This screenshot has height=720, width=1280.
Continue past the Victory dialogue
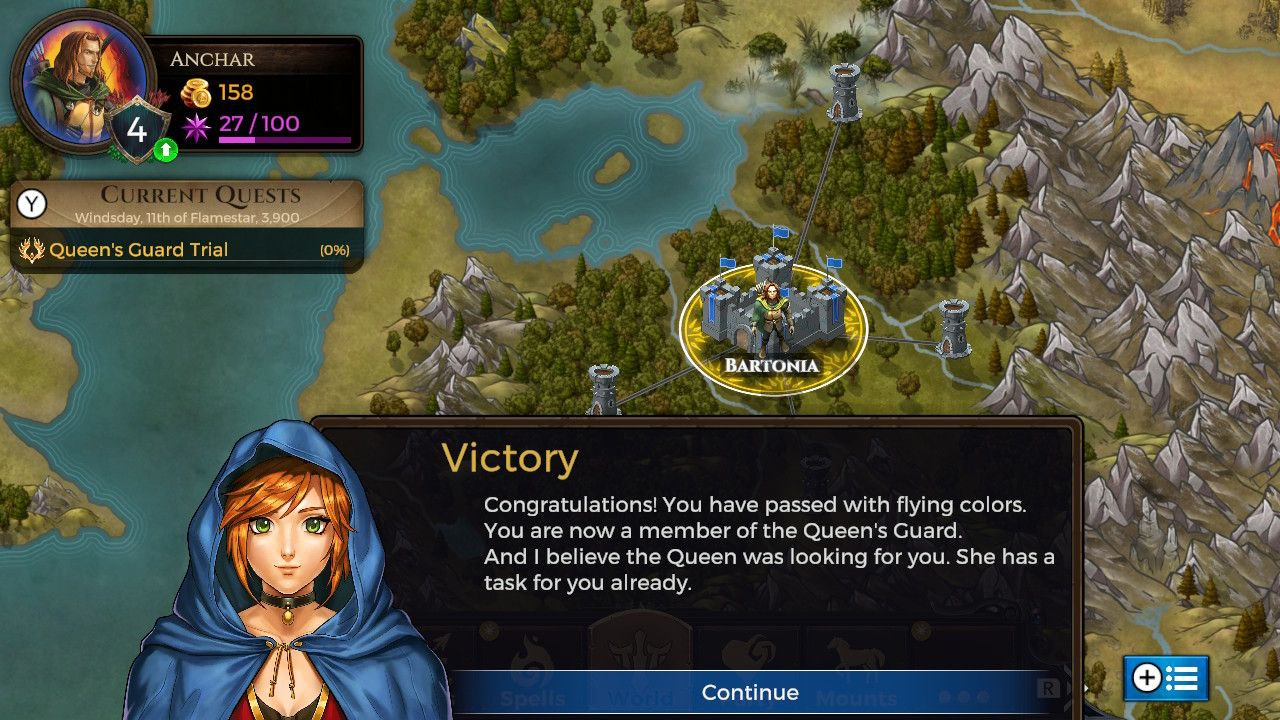(750, 692)
